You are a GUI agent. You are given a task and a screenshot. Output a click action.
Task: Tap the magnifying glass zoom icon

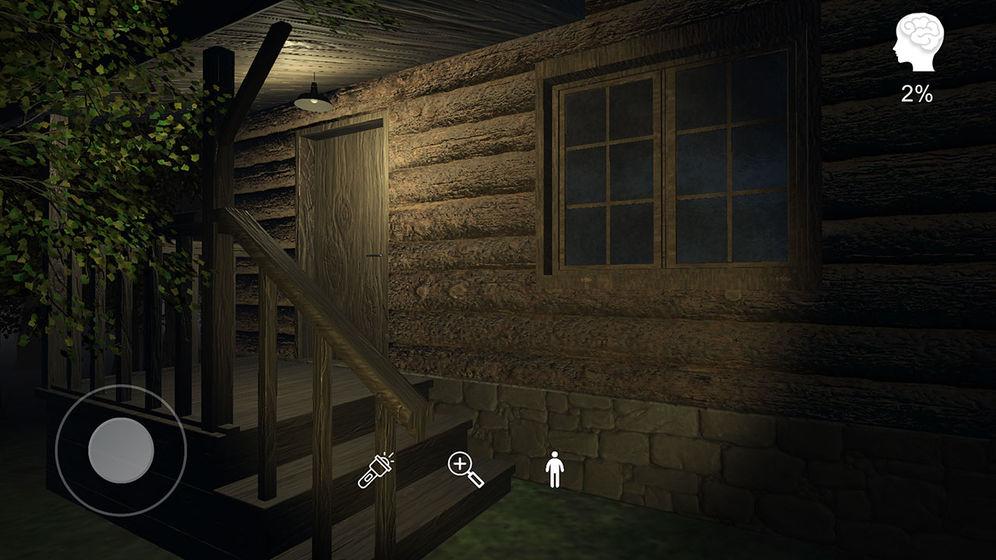point(466,469)
